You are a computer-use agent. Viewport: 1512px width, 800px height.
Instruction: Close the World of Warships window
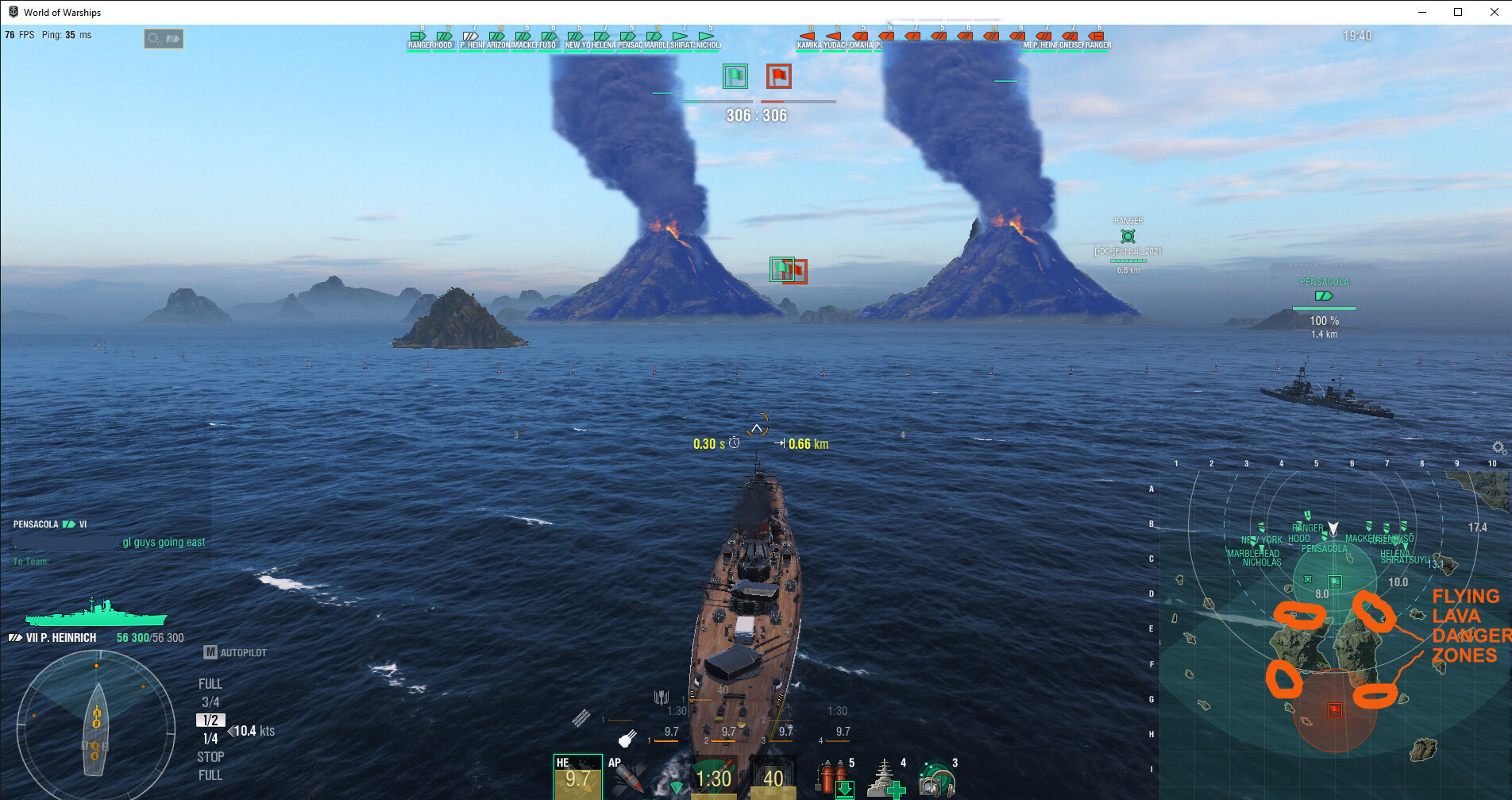[1495, 12]
